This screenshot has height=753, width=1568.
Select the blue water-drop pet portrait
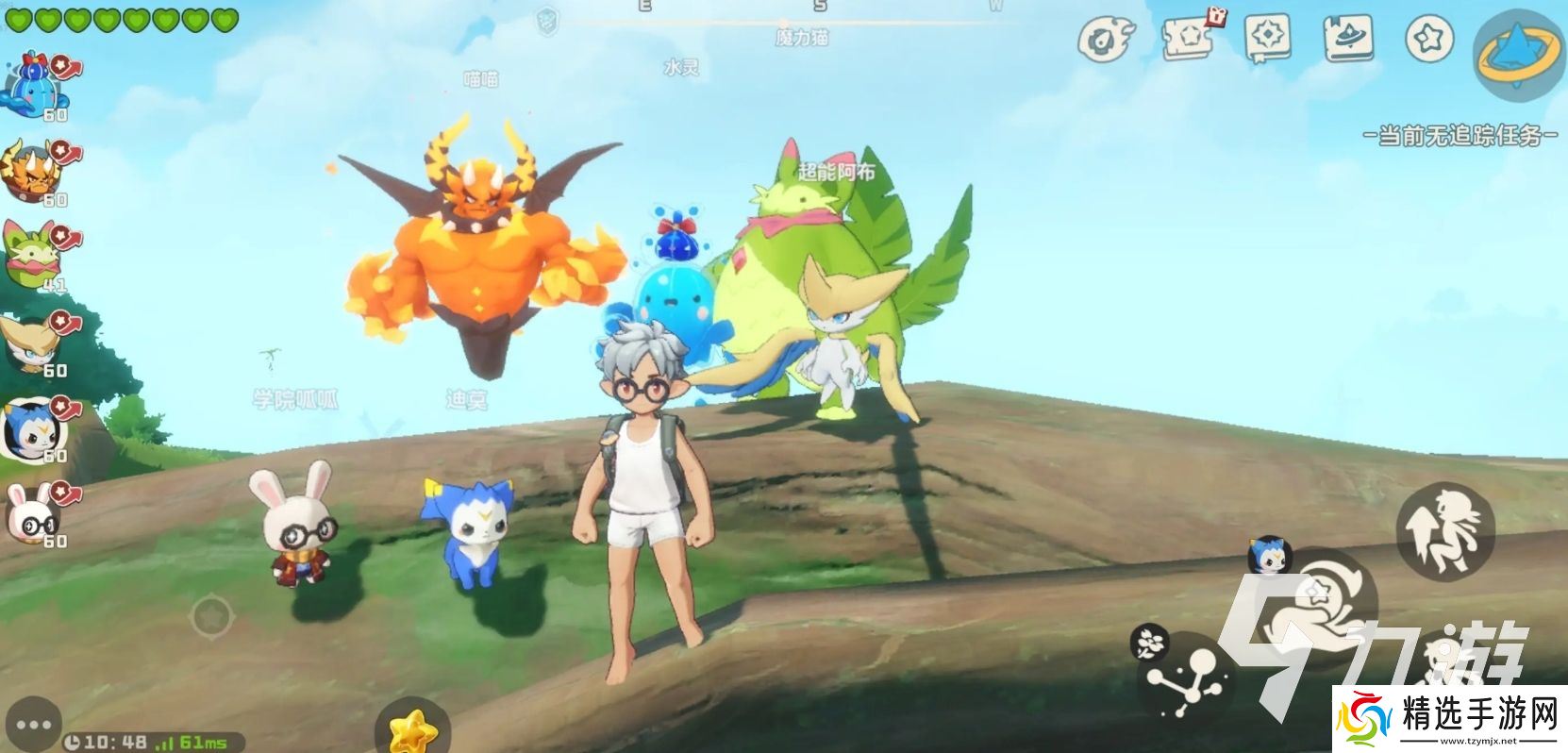pyautogui.click(x=32, y=85)
